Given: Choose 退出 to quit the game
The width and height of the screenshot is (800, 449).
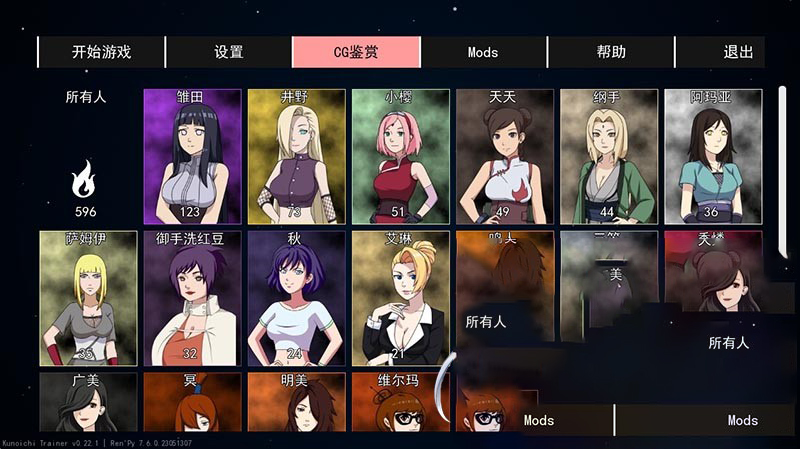Looking at the screenshot, I should 738,52.
